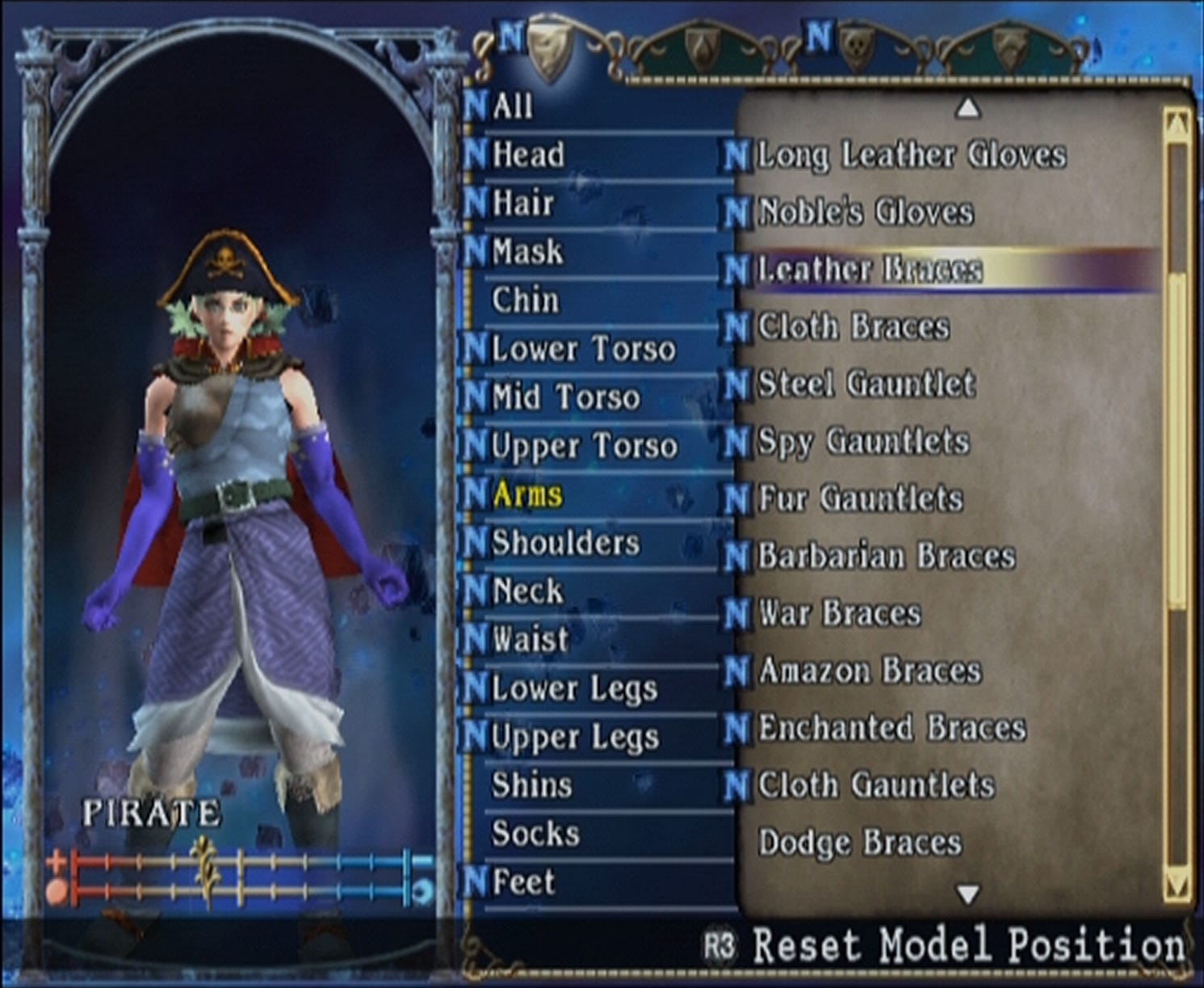Click the item list's up arrow
Image resolution: width=1204 pixels, height=988 pixels.
click(x=967, y=107)
